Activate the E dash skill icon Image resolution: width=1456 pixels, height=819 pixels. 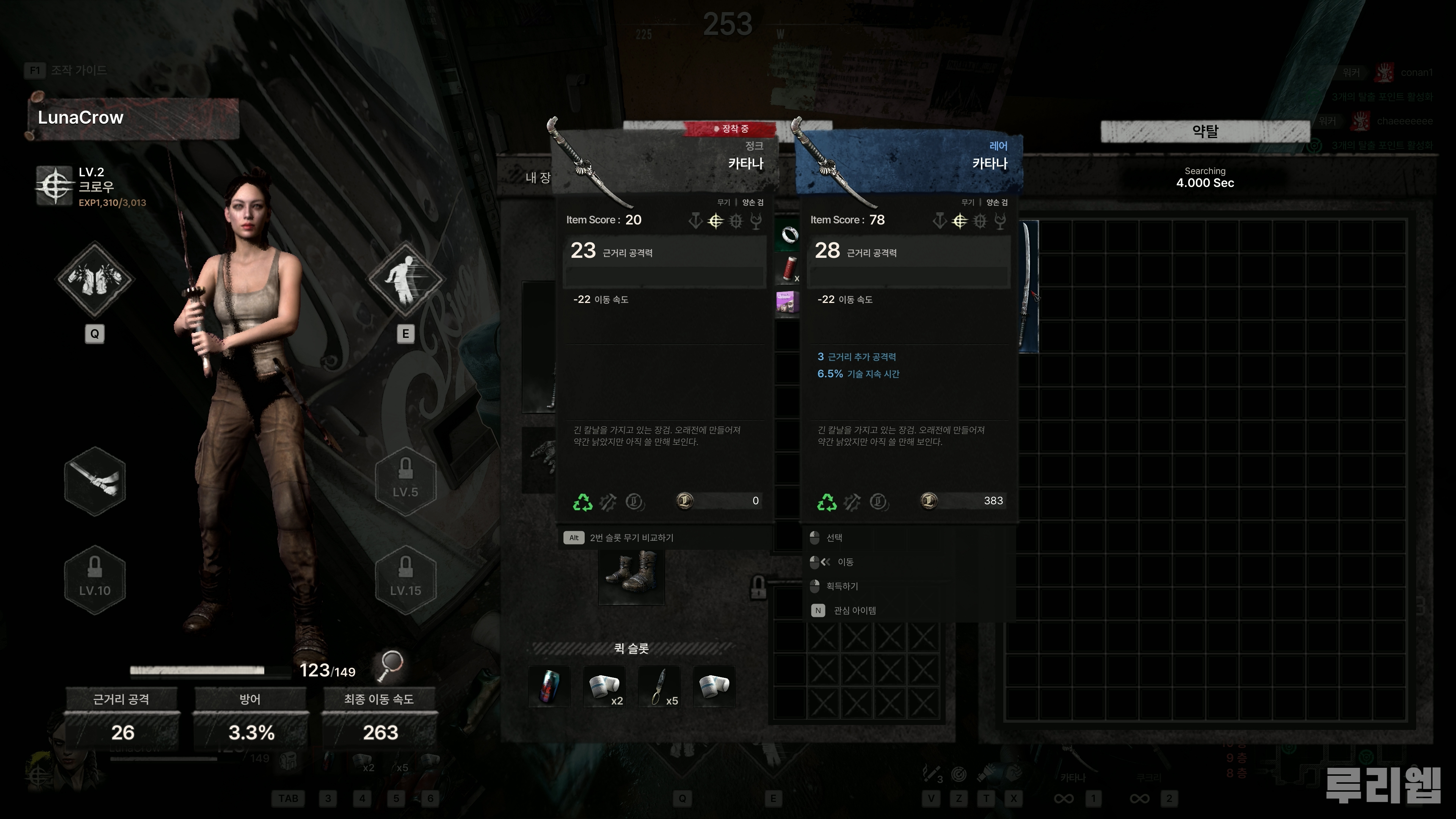[405, 279]
